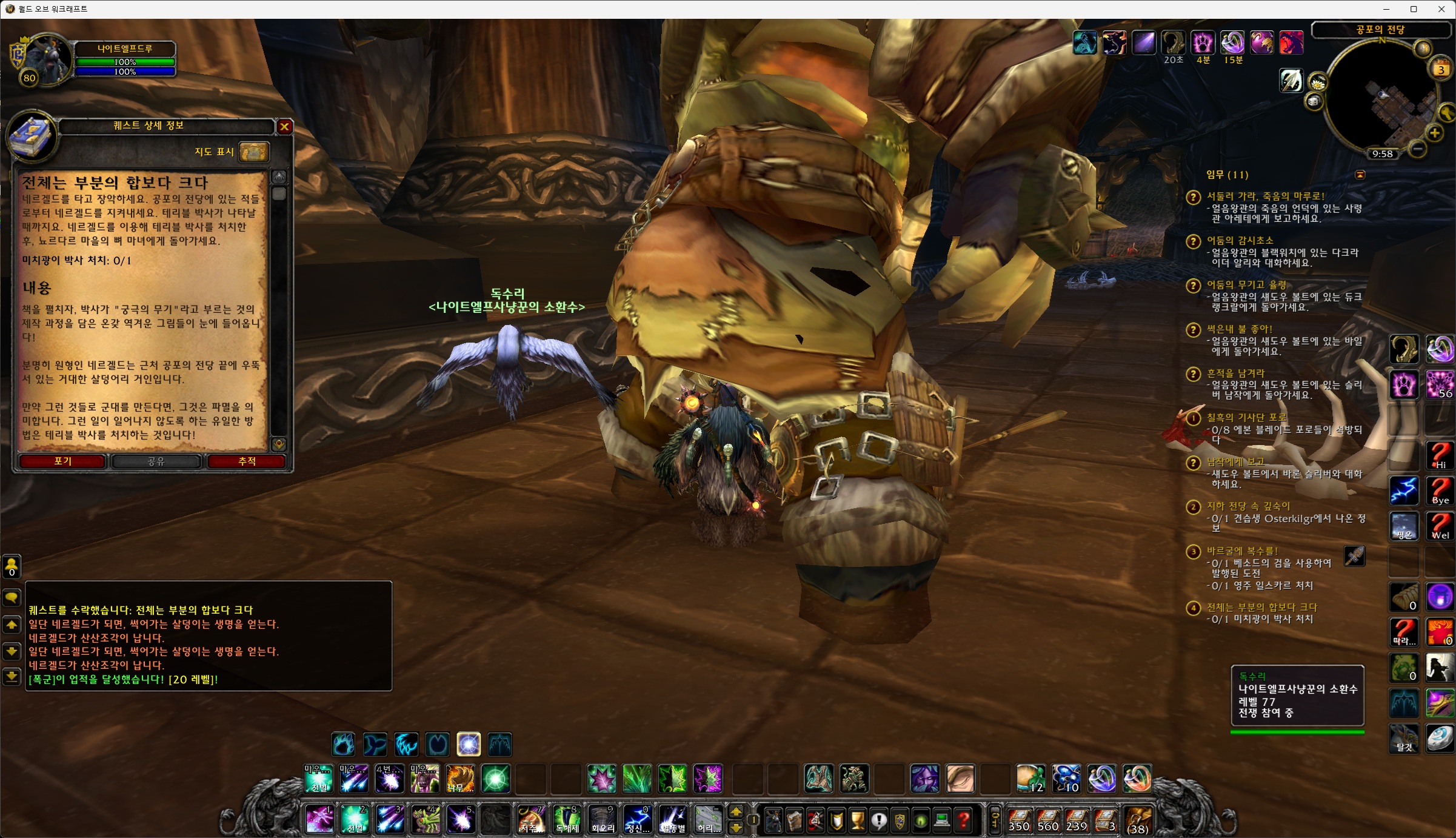Track the quest with the 추적 button
Image resolution: width=1456 pixels, height=838 pixels.
[247, 461]
